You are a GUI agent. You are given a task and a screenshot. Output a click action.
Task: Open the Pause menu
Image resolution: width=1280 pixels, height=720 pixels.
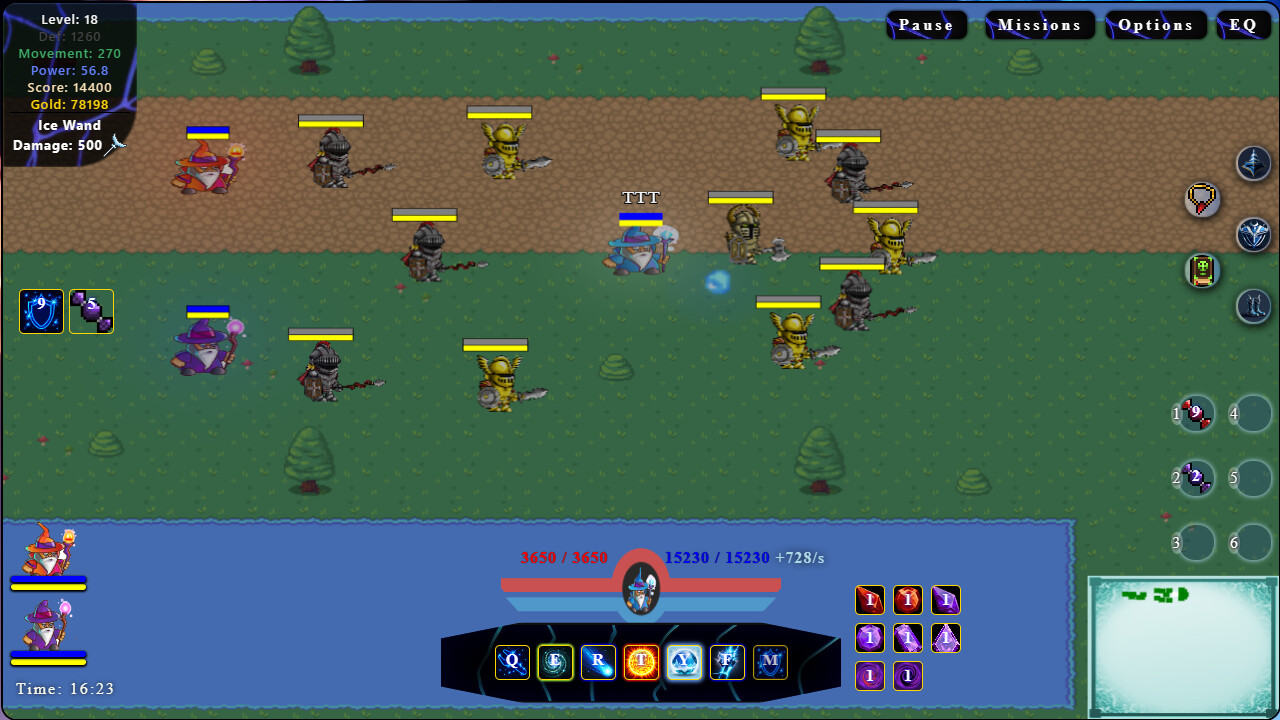click(926, 24)
